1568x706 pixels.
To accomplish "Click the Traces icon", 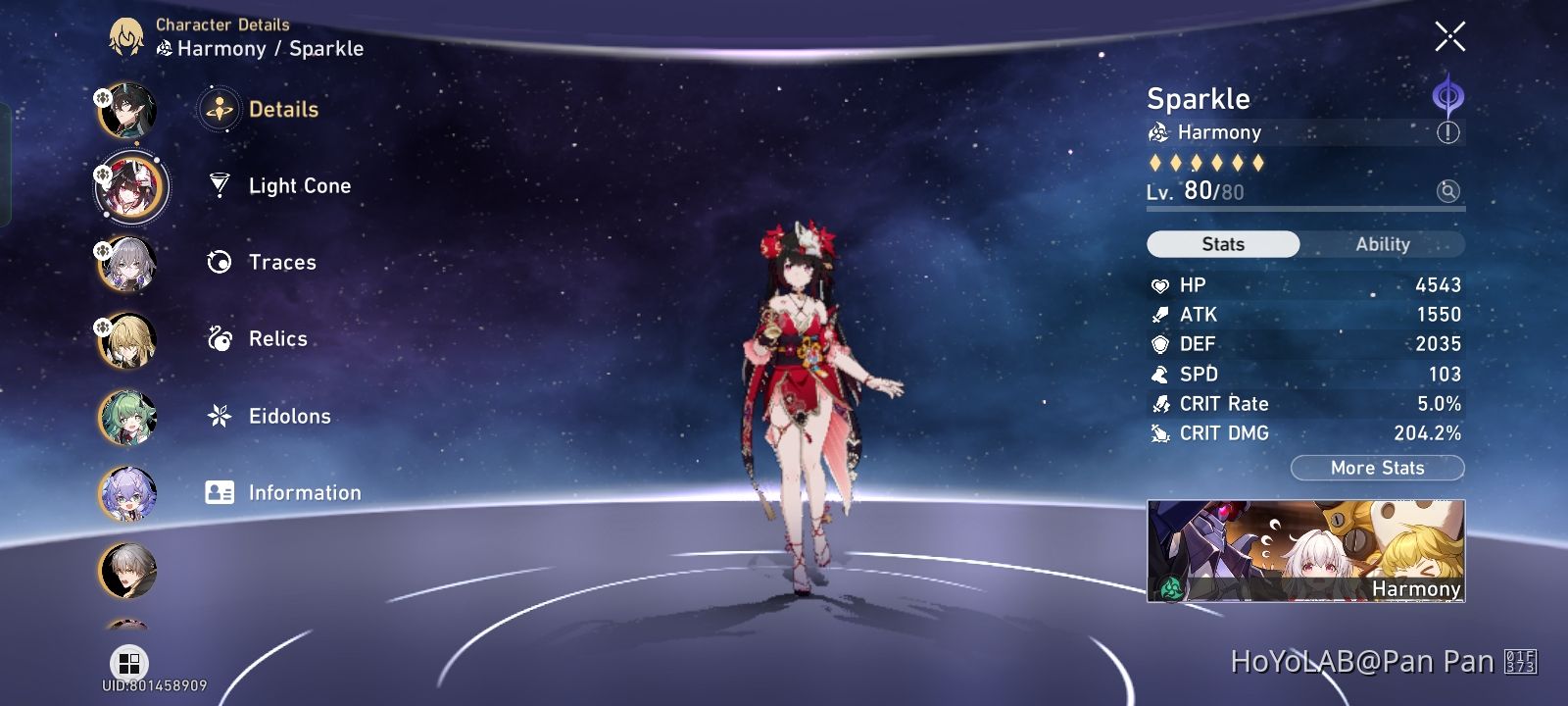I will [220, 262].
